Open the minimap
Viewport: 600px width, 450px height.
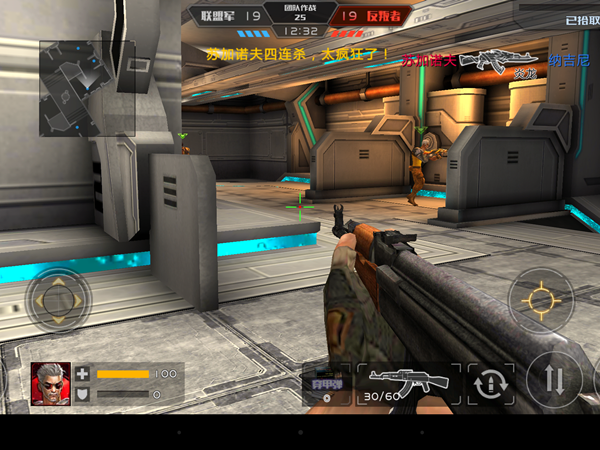(x=86, y=88)
